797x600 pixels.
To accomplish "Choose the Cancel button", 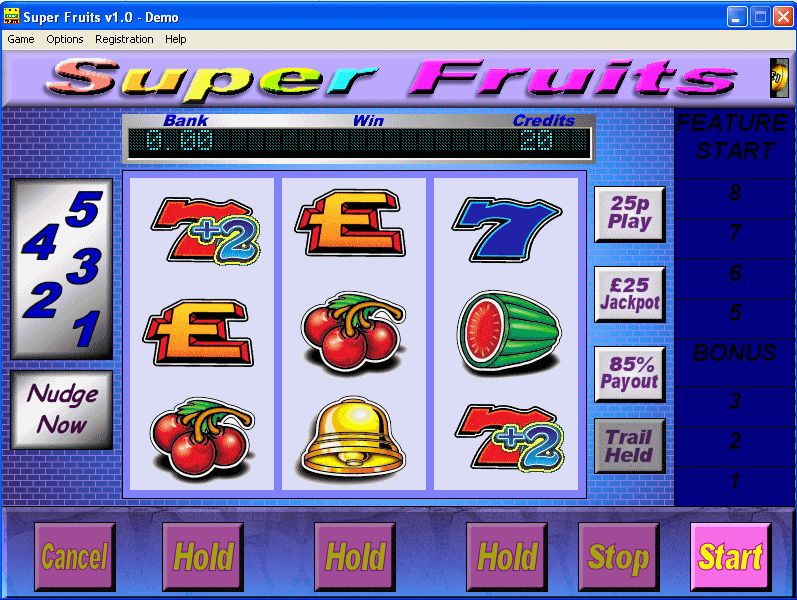I will pos(74,556).
